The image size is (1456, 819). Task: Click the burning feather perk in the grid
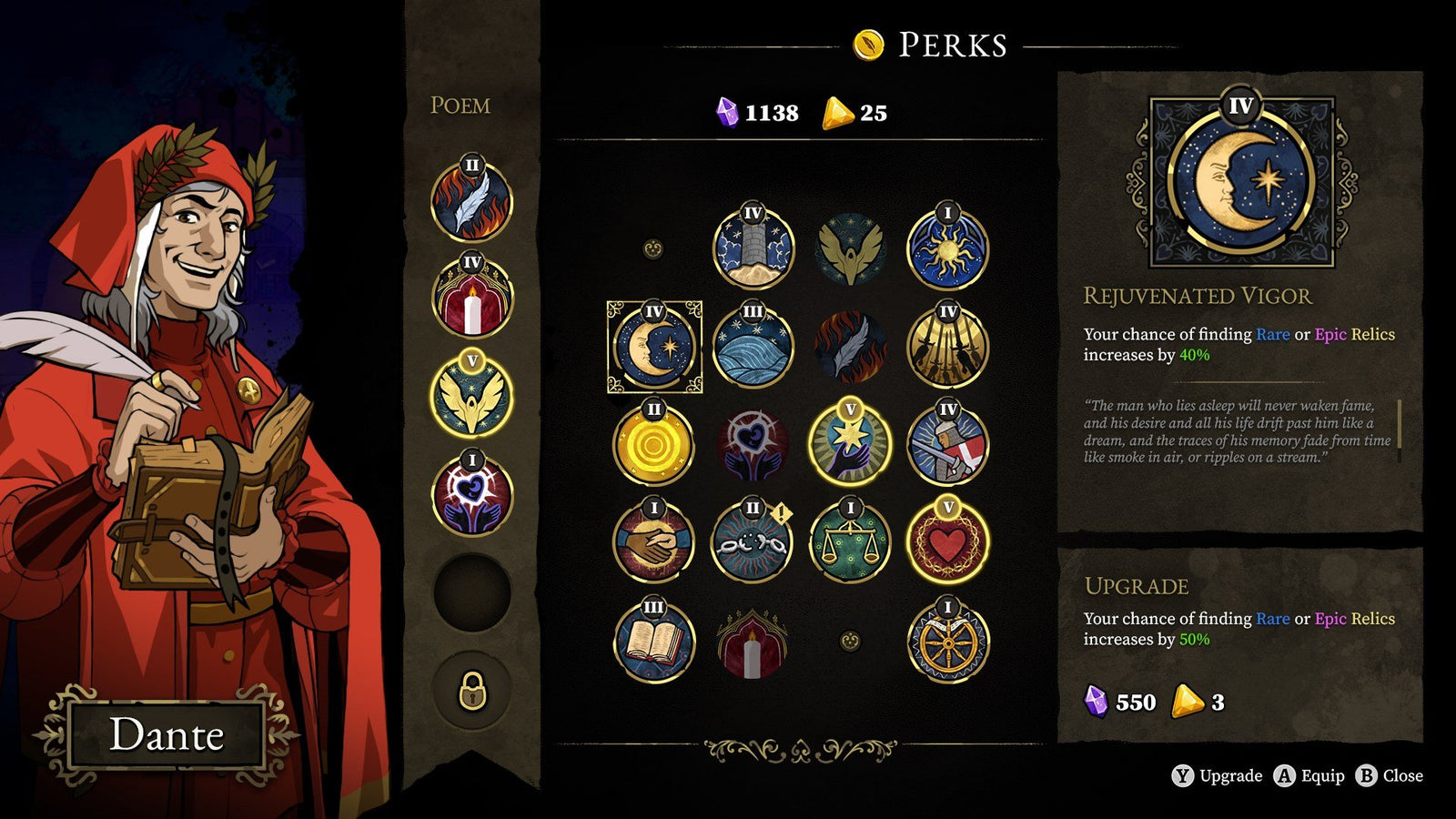tap(851, 347)
